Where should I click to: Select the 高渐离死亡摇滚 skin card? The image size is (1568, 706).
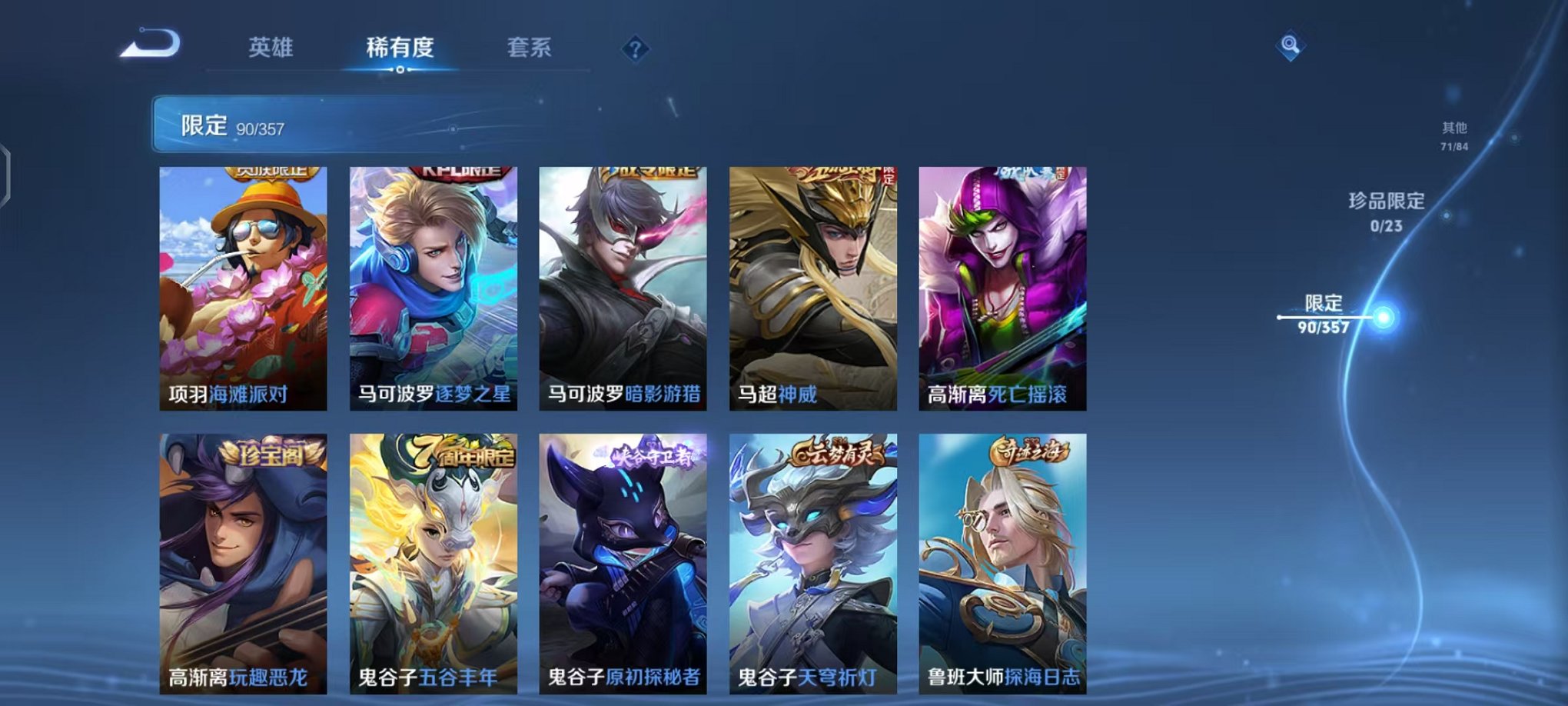click(1003, 285)
